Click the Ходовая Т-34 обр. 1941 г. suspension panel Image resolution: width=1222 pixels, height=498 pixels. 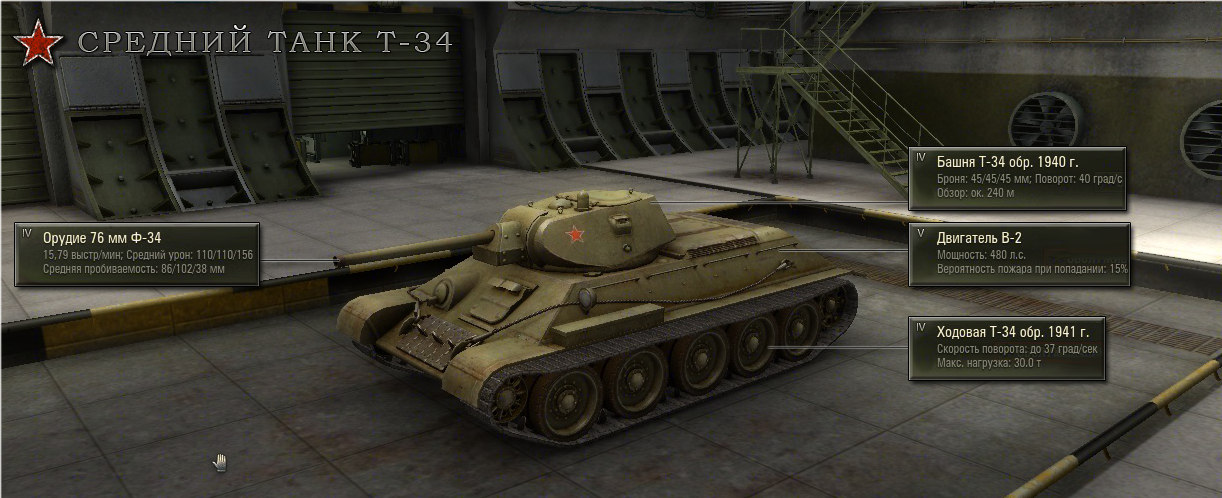click(x=1006, y=348)
